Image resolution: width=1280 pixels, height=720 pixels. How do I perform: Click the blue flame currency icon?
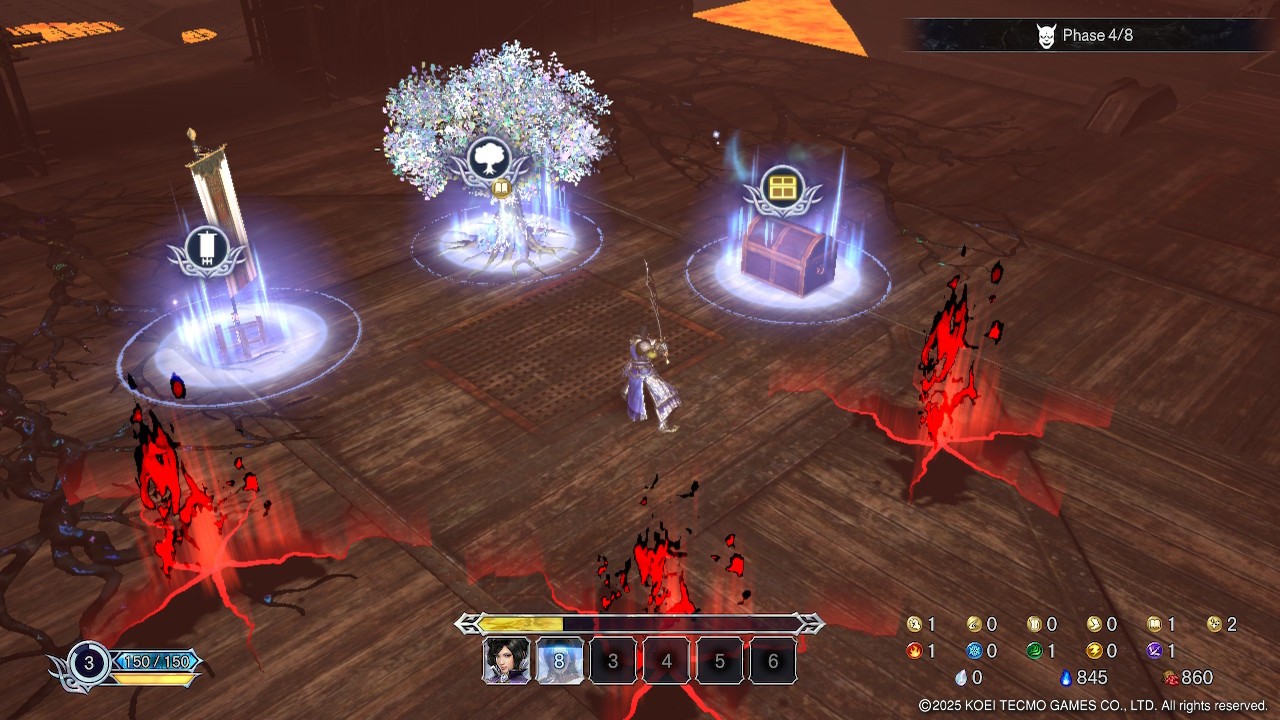point(1066,678)
